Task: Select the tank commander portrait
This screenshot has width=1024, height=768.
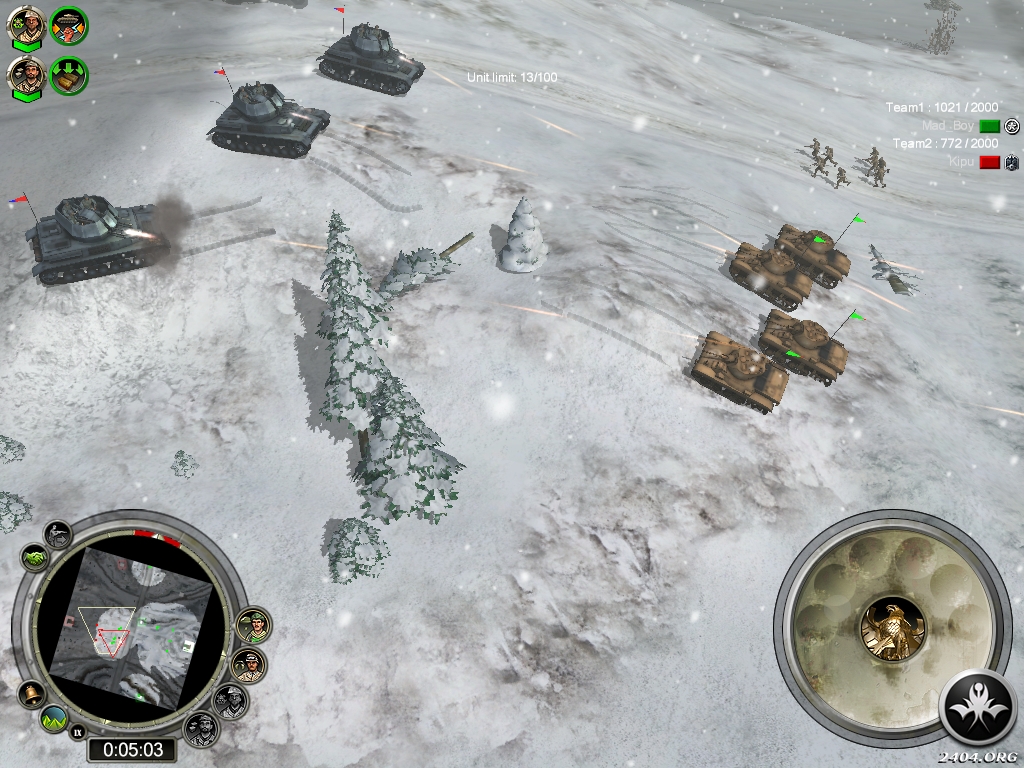Action: (x=26, y=27)
